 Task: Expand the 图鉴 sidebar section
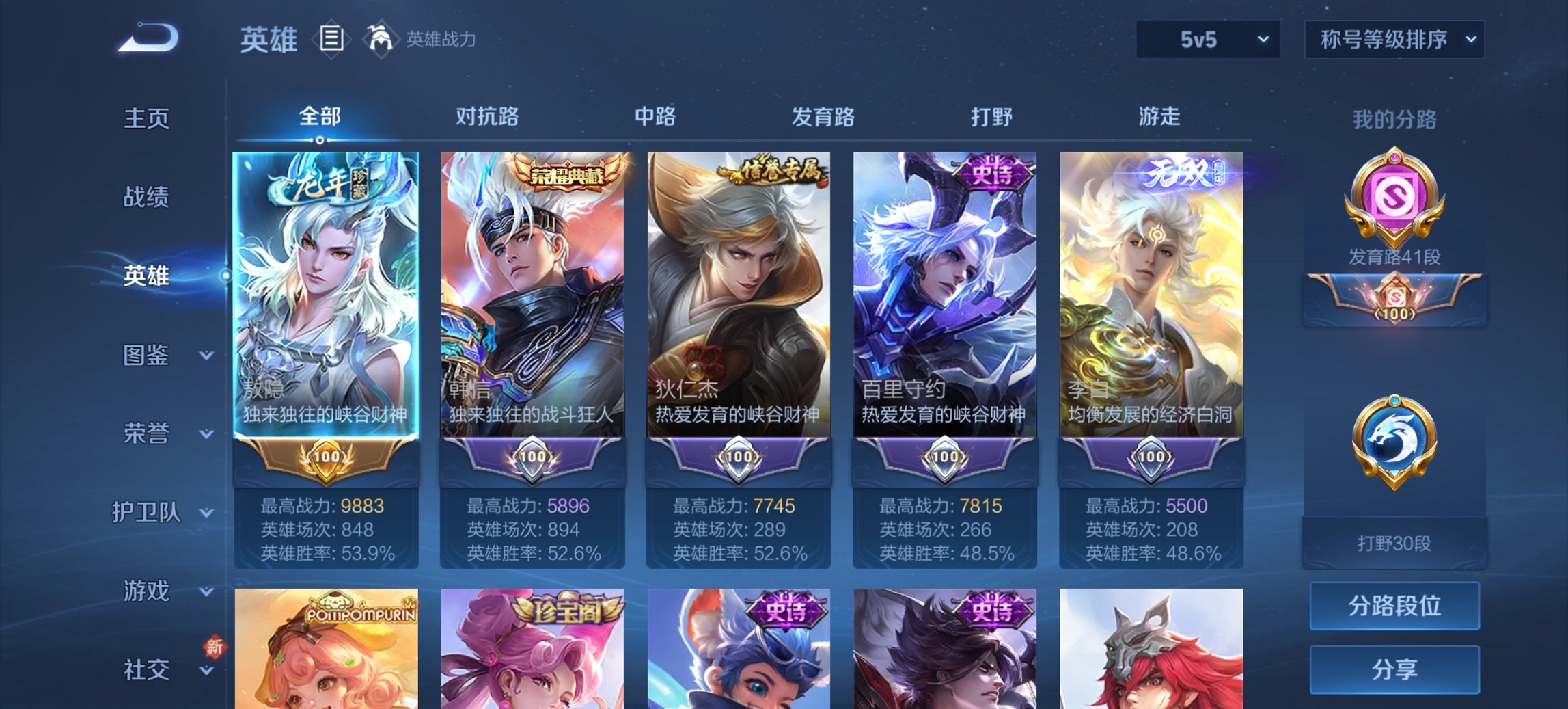click(147, 356)
